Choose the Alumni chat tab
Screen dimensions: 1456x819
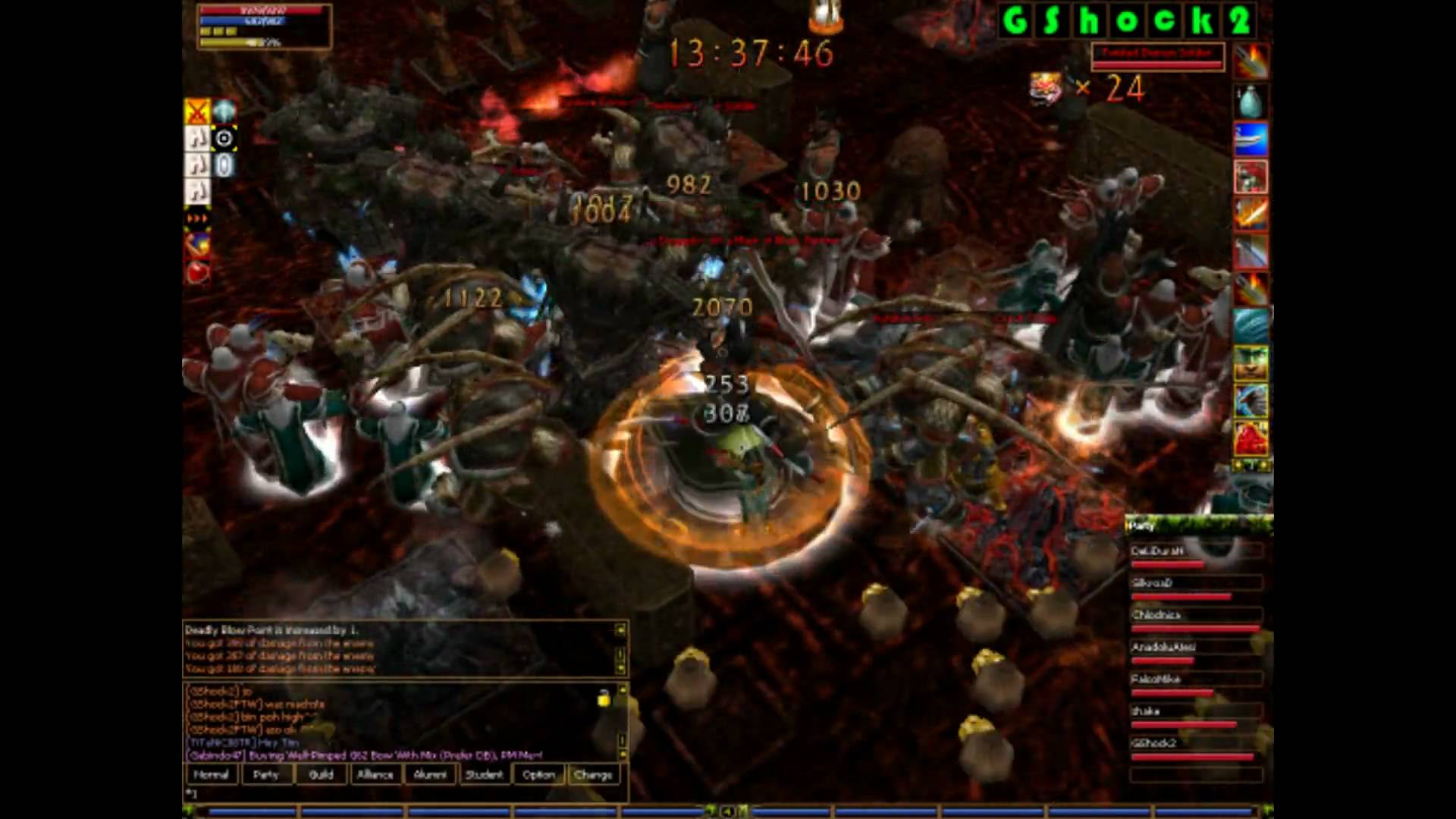pyautogui.click(x=430, y=774)
